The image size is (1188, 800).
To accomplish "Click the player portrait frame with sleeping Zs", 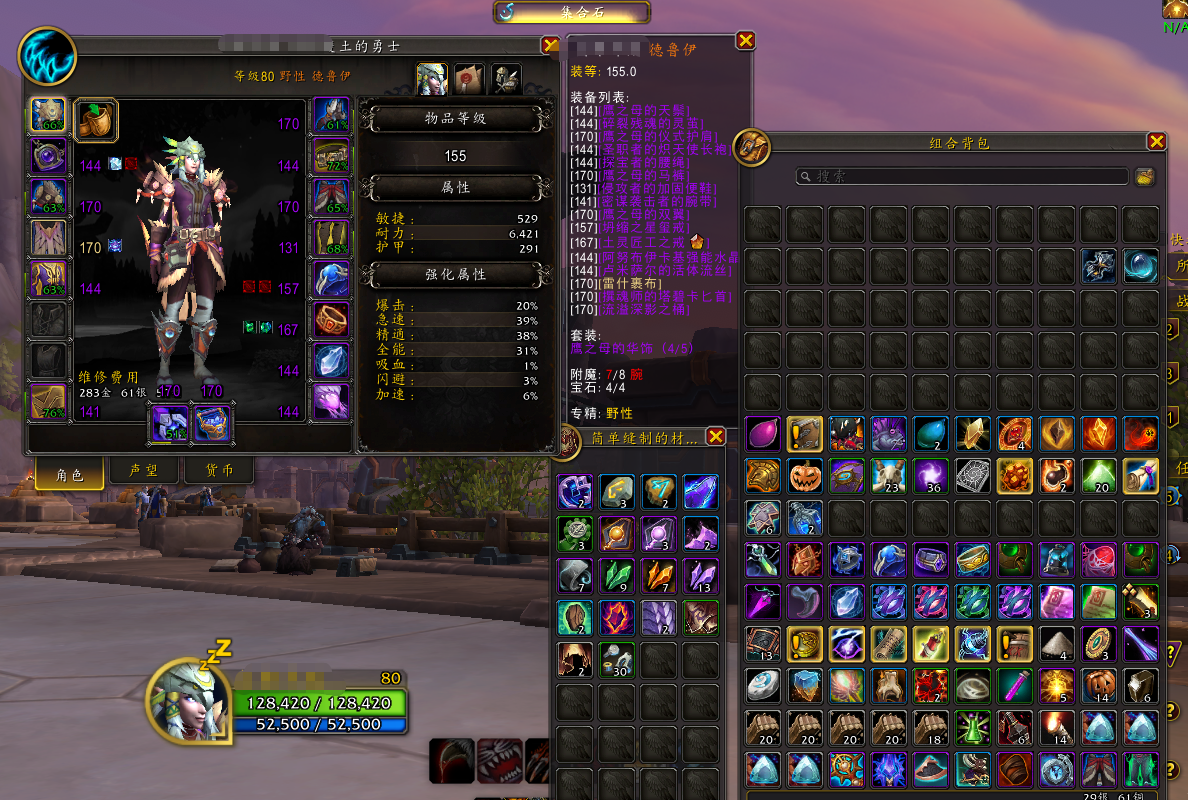I will tap(188, 701).
